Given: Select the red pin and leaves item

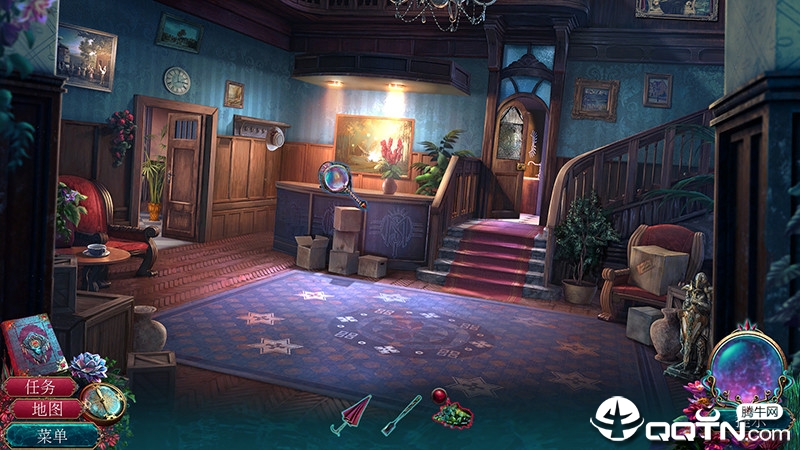Looking at the screenshot, I should click(x=451, y=408).
